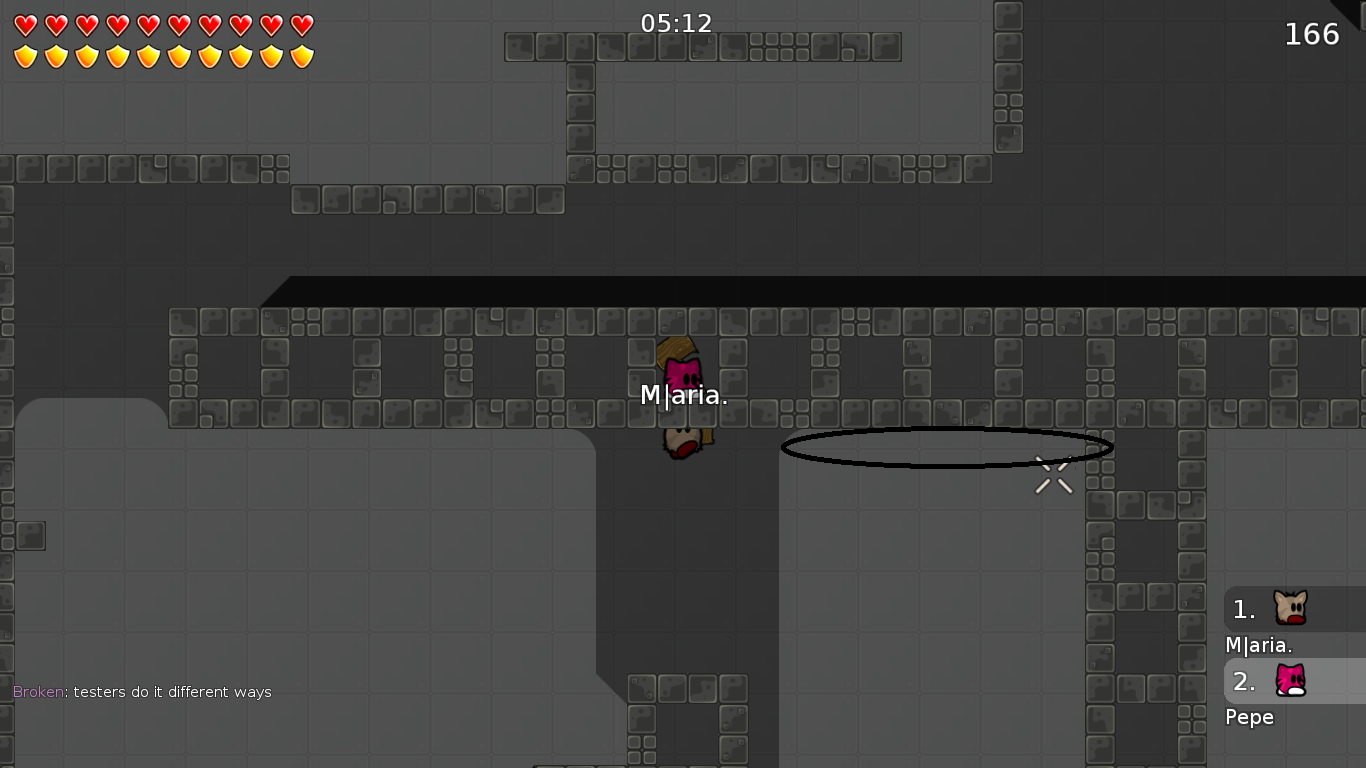
Task: Open the rank 1 scoreboard row
Action: click(x=1295, y=608)
